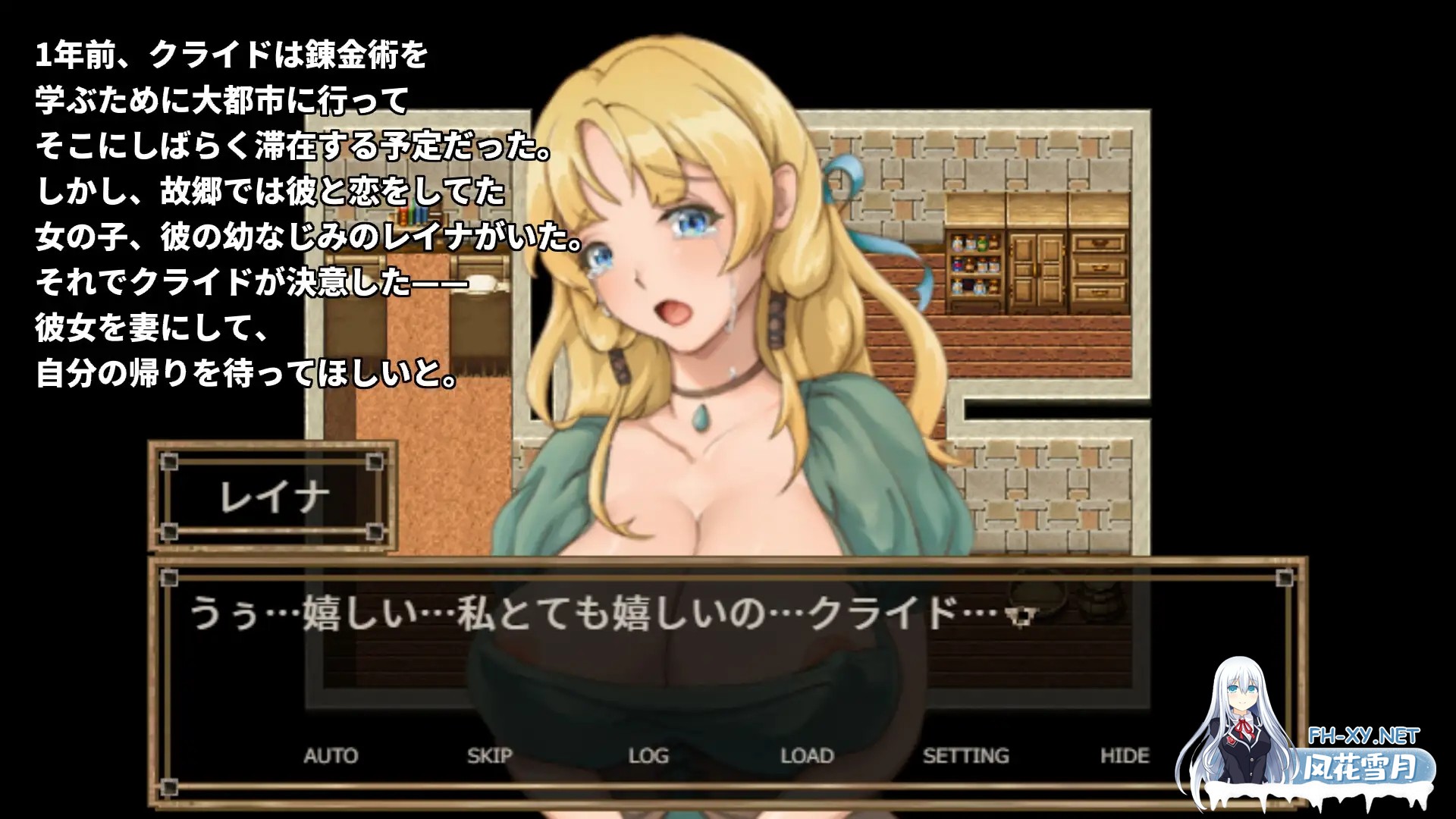
Task: Open the LOAD game menu
Action: tap(807, 755)
